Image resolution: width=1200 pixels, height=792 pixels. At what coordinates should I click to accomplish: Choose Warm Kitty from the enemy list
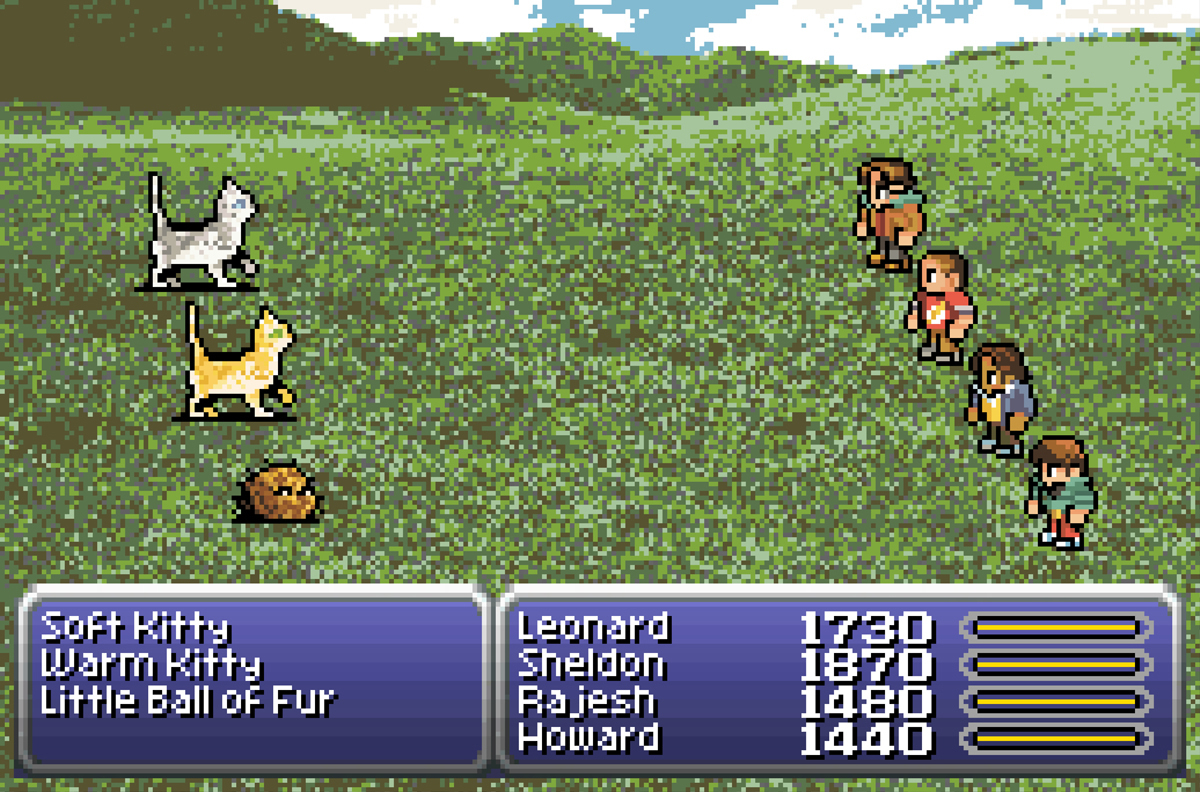151,664
